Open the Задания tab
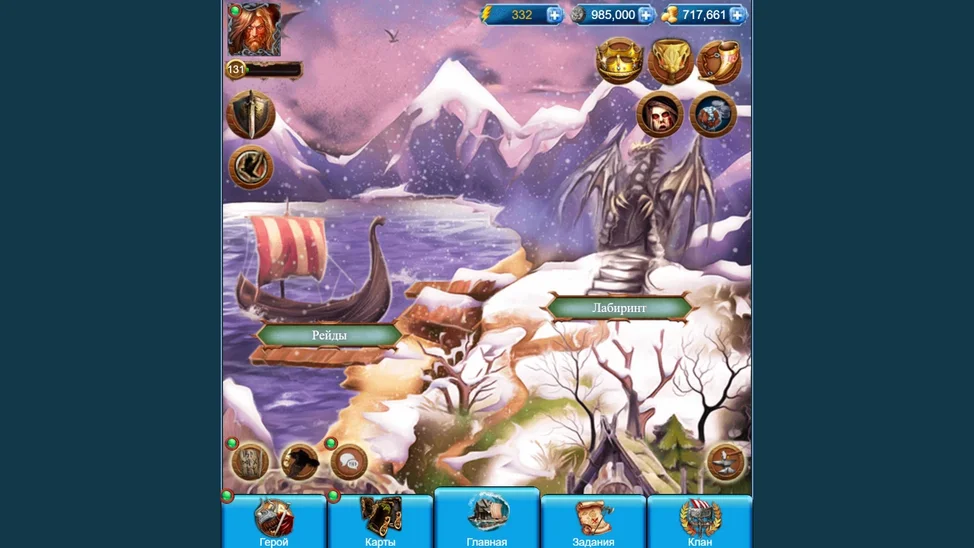Screen dimensions: 974x548 coord(593,522)
